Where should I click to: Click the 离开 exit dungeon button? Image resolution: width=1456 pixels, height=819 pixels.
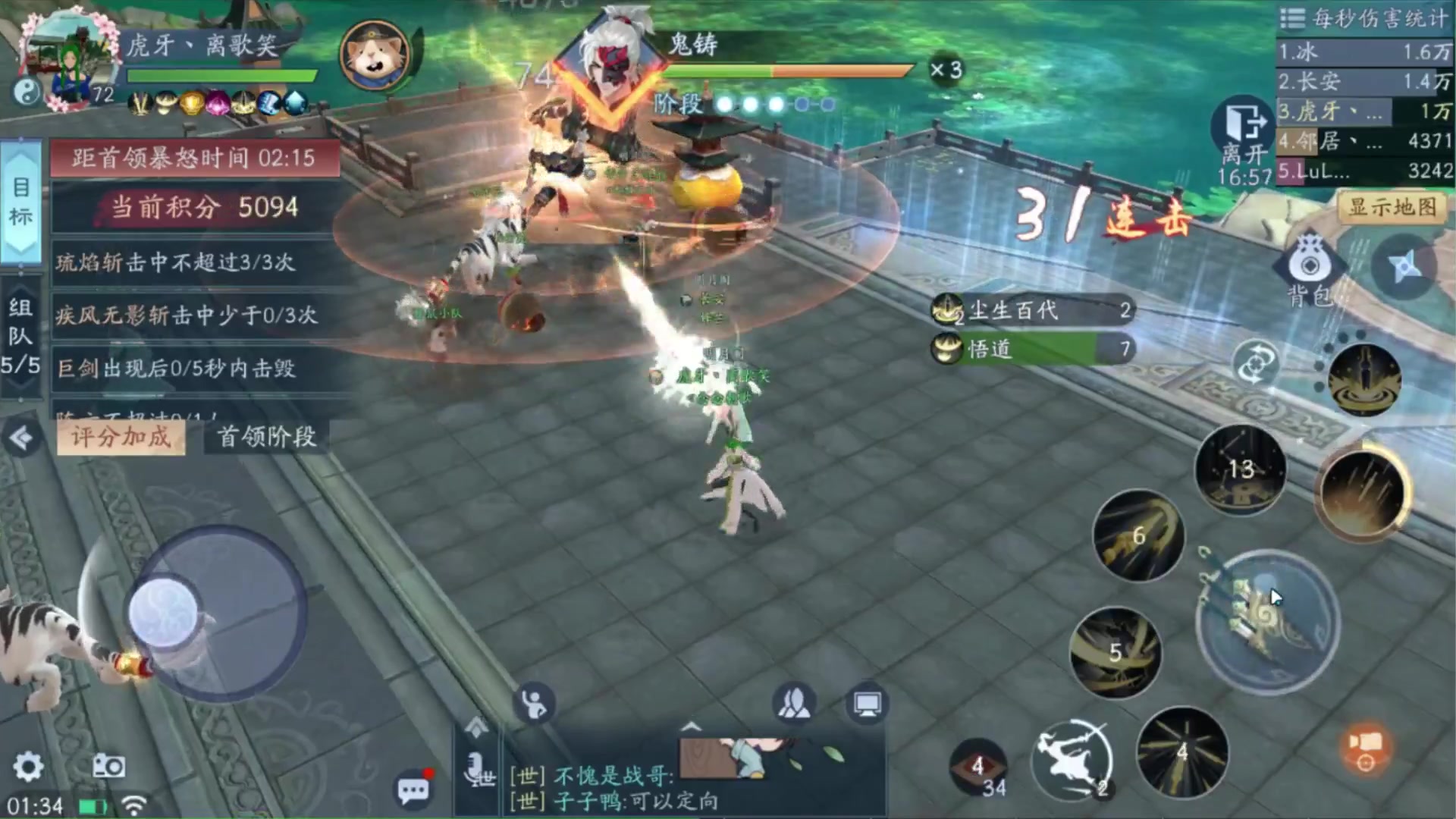(1244, 134)
